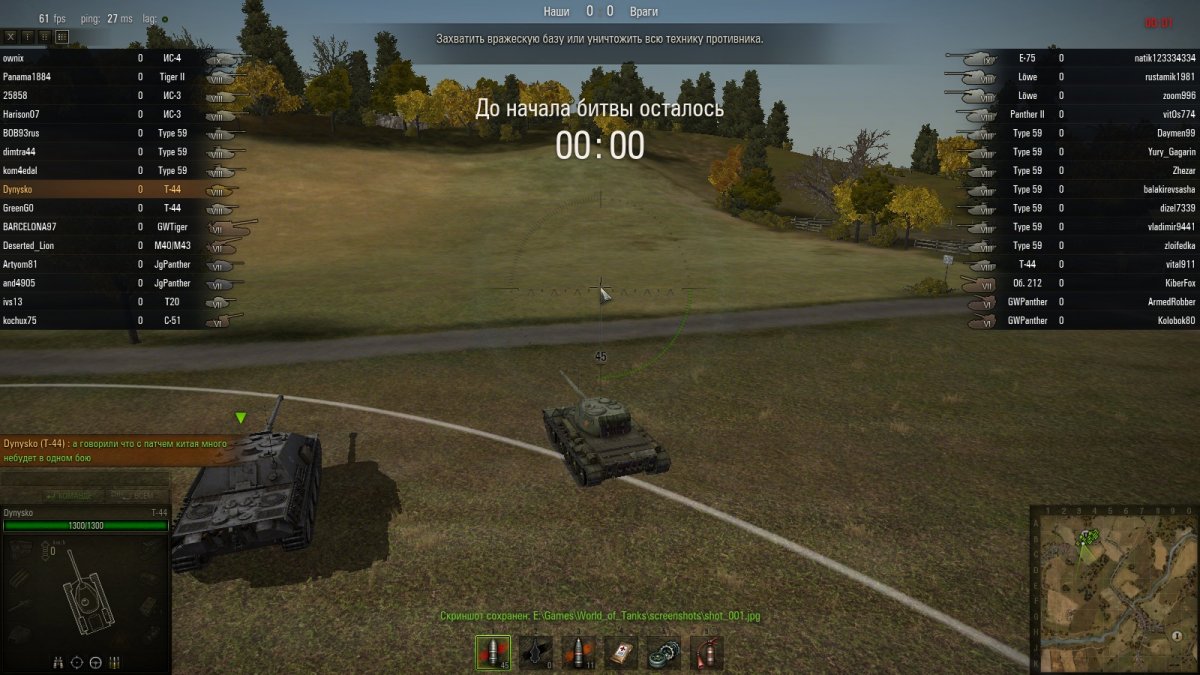Select the shell slot with 11 rounds

click(578, 652)
